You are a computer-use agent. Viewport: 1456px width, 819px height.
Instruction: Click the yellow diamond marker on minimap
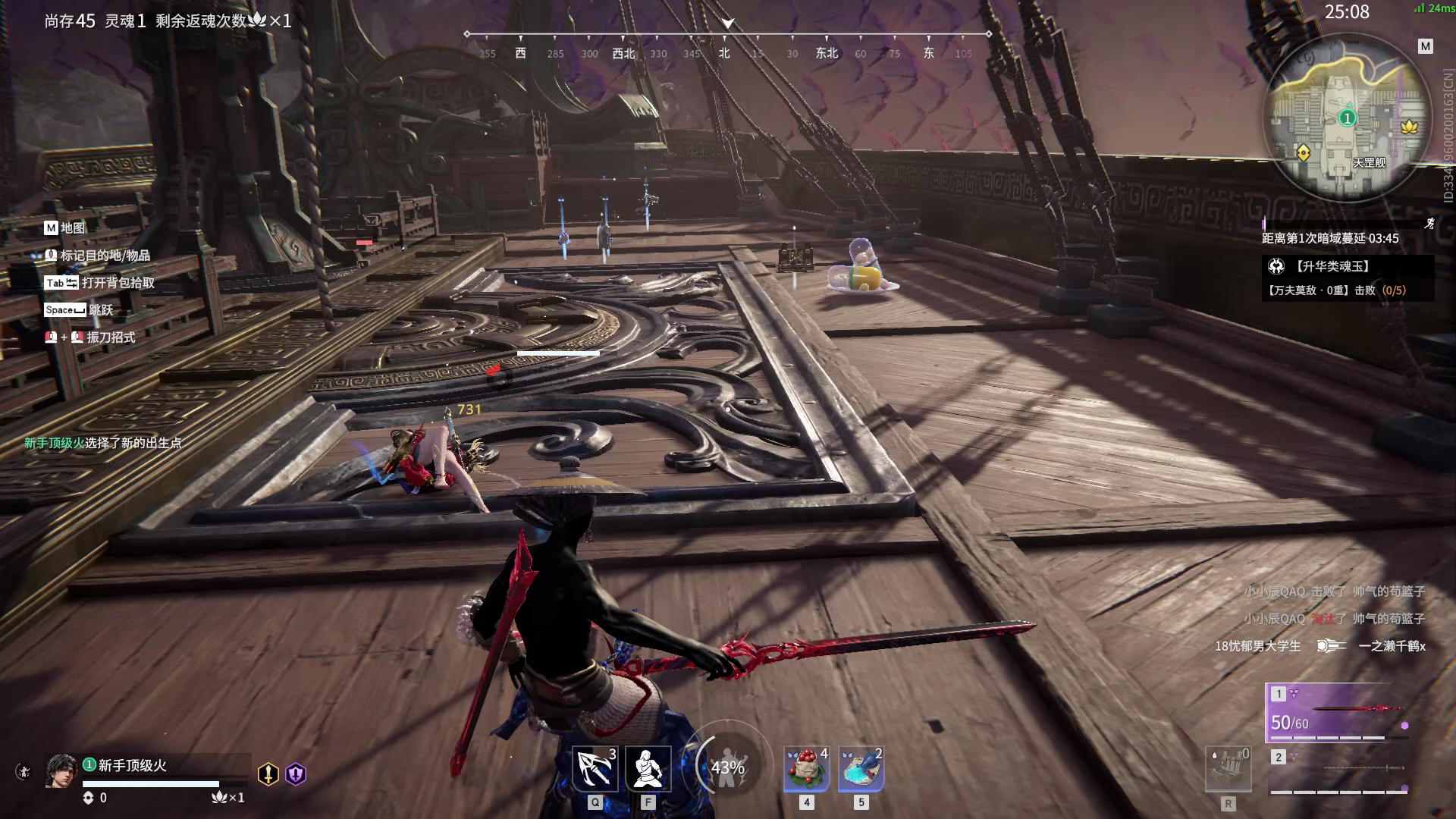click(1303, 153)
